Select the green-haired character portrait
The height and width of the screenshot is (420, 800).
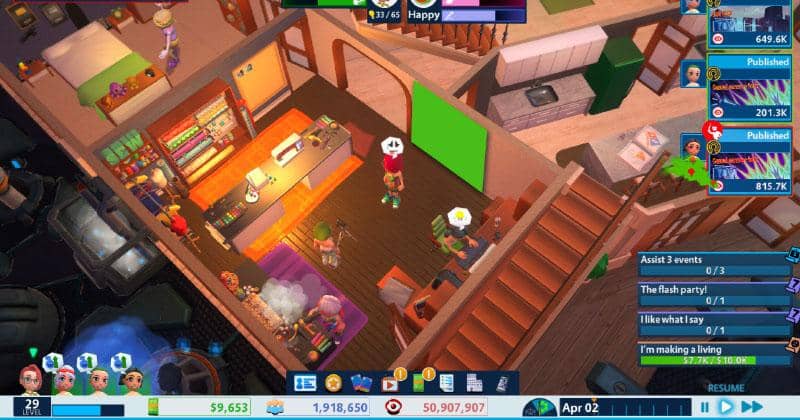click(99, 379)
